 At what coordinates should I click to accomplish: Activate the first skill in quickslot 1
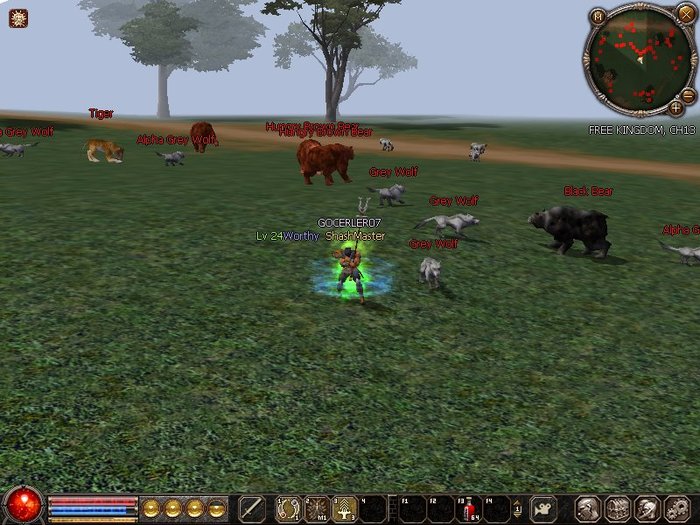(289, 509)
